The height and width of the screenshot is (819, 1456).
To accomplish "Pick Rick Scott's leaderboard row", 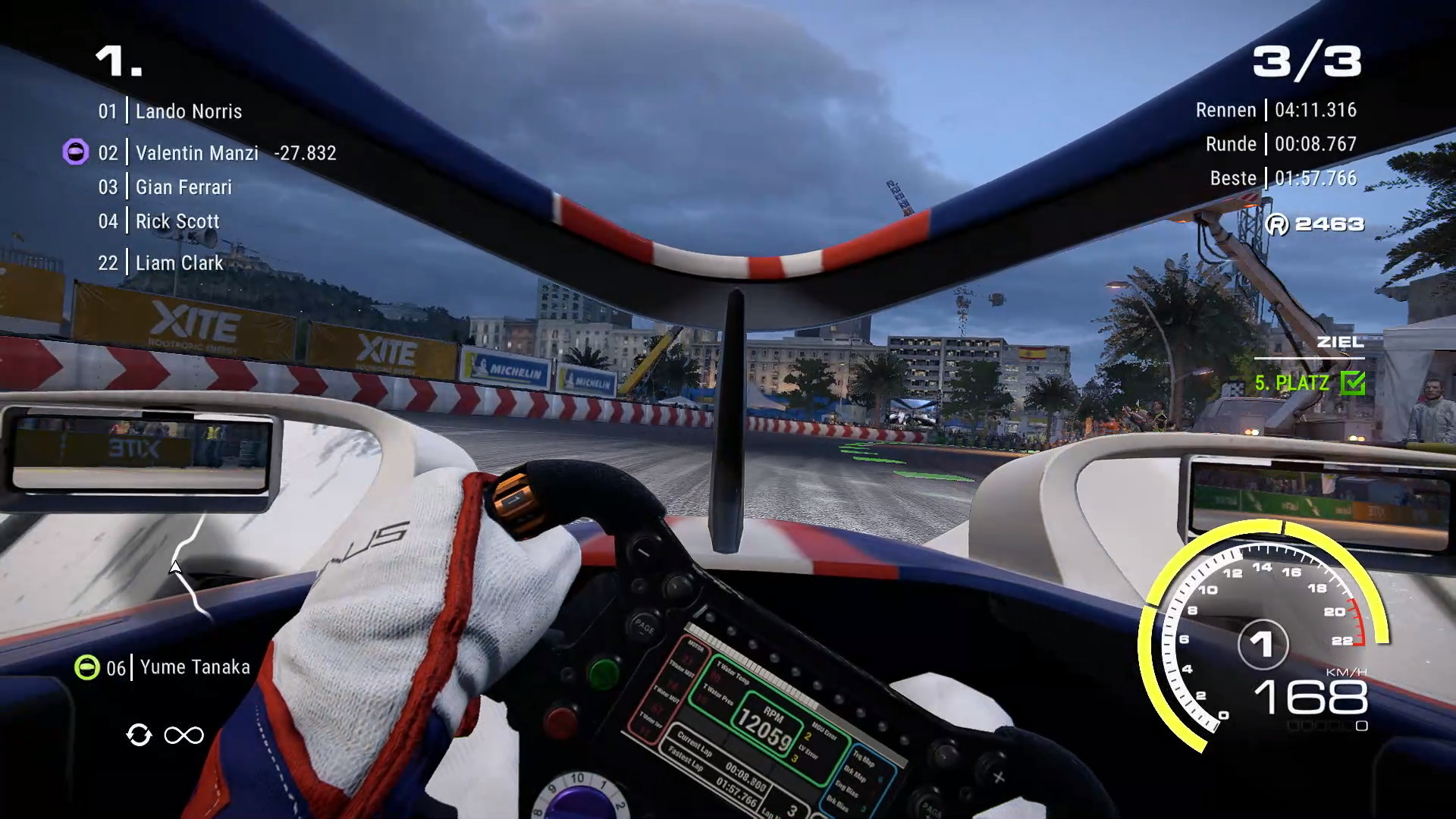I will [177, 221].
